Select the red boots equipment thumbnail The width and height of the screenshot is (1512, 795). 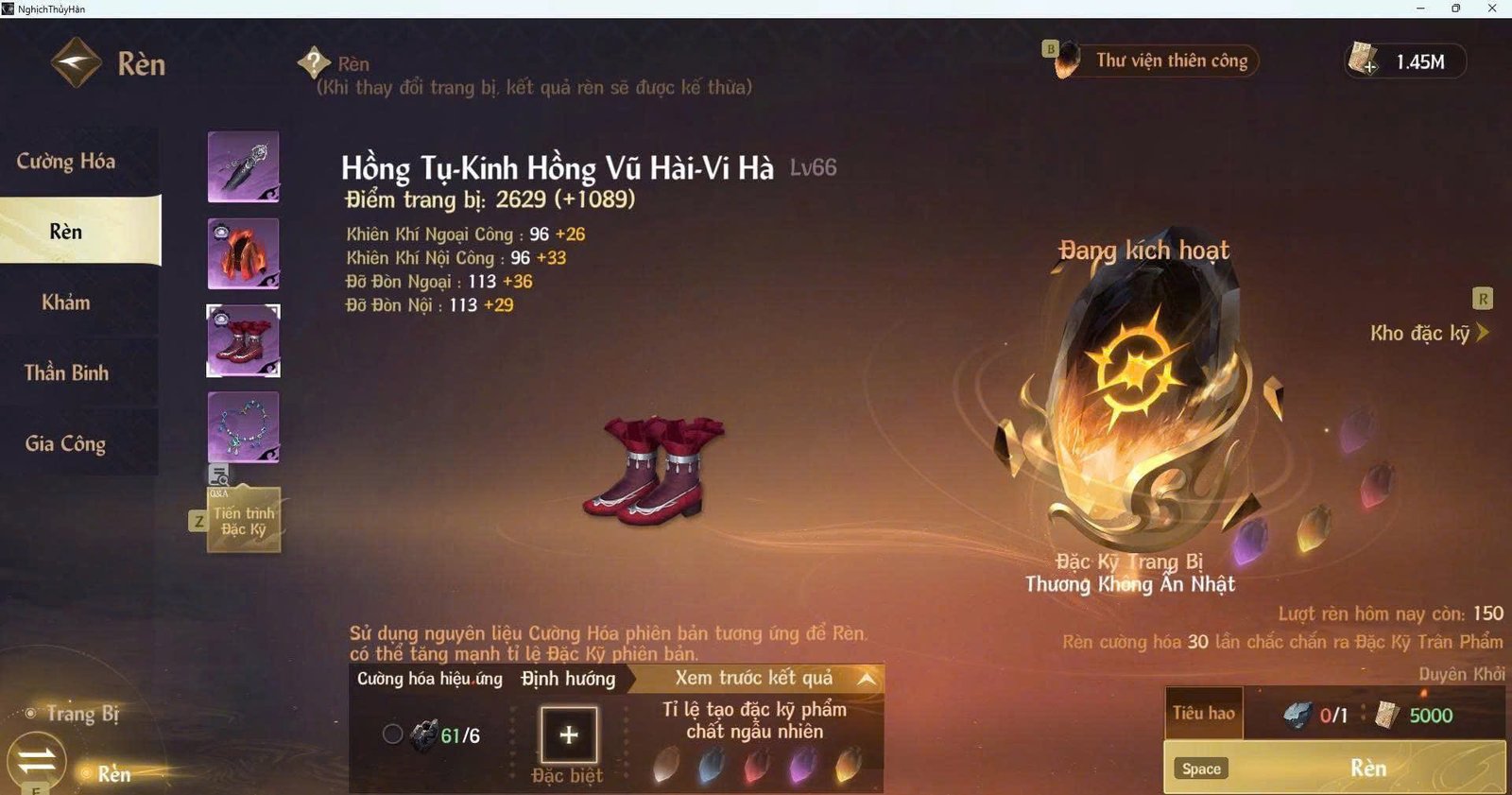tap(244, 340)
